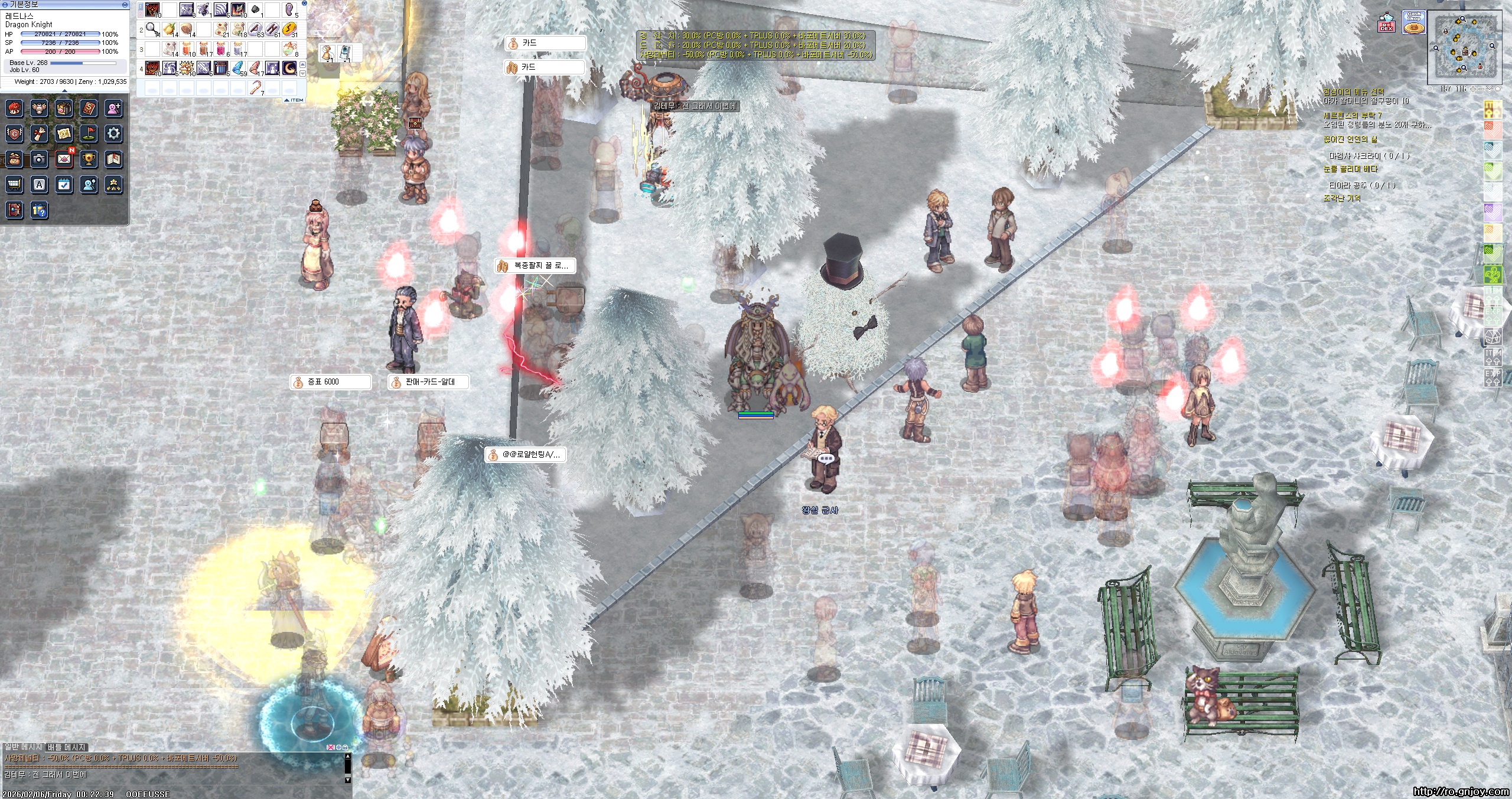Open the gold trophy achievements icon

[89, 159]
